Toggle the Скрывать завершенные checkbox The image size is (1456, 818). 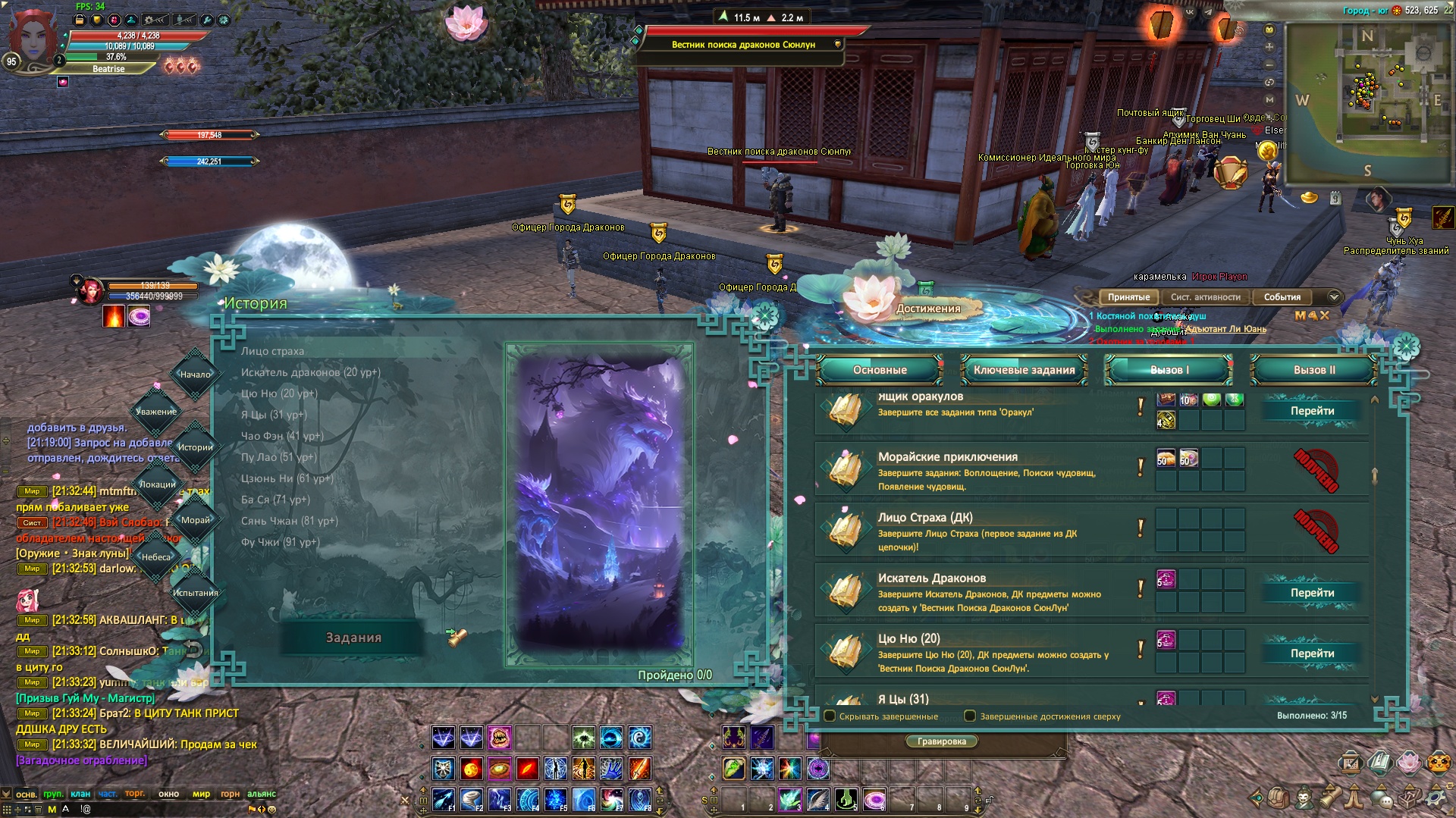pyautogui.click(x=830, y=716)
